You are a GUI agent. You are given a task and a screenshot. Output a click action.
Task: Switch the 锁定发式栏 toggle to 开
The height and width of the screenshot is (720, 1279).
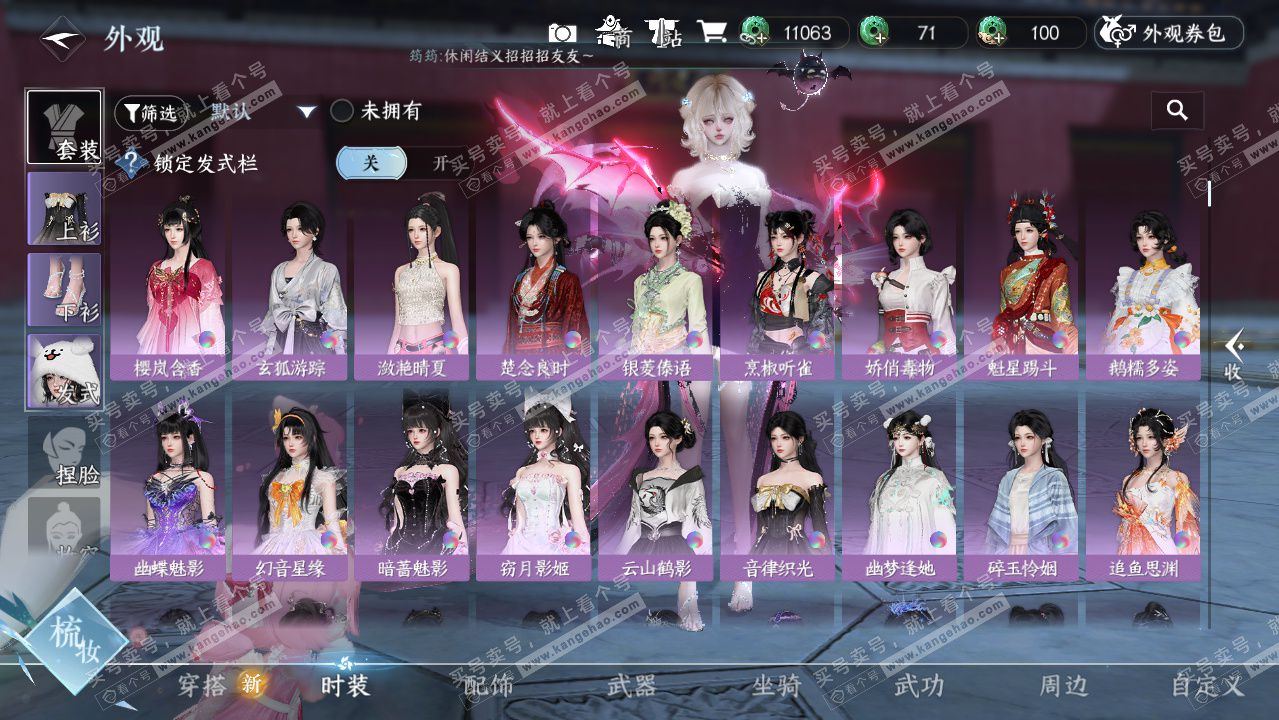click(438, 163)
